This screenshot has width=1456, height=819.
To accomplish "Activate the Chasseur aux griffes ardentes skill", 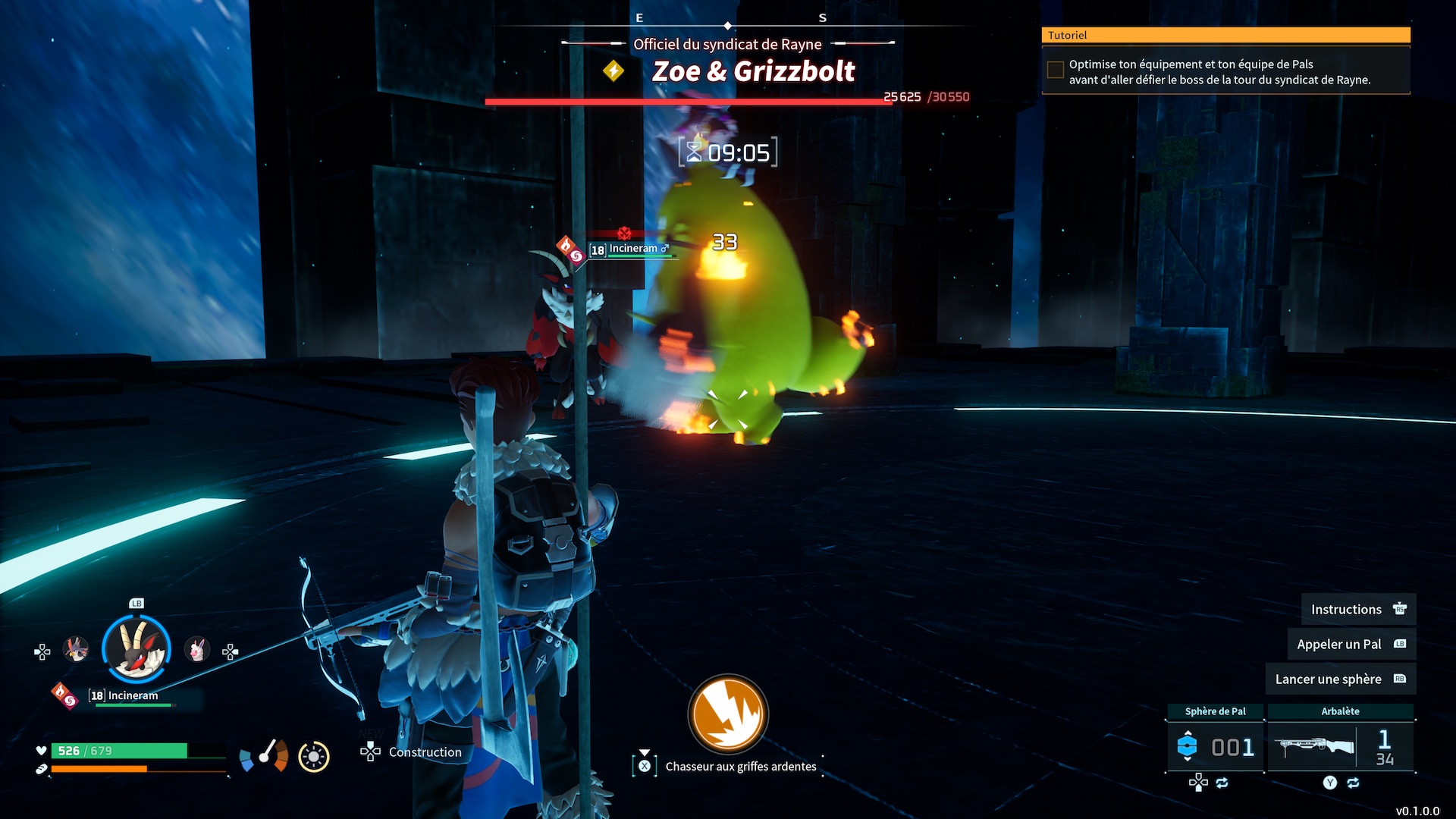I will pos(728,714).
